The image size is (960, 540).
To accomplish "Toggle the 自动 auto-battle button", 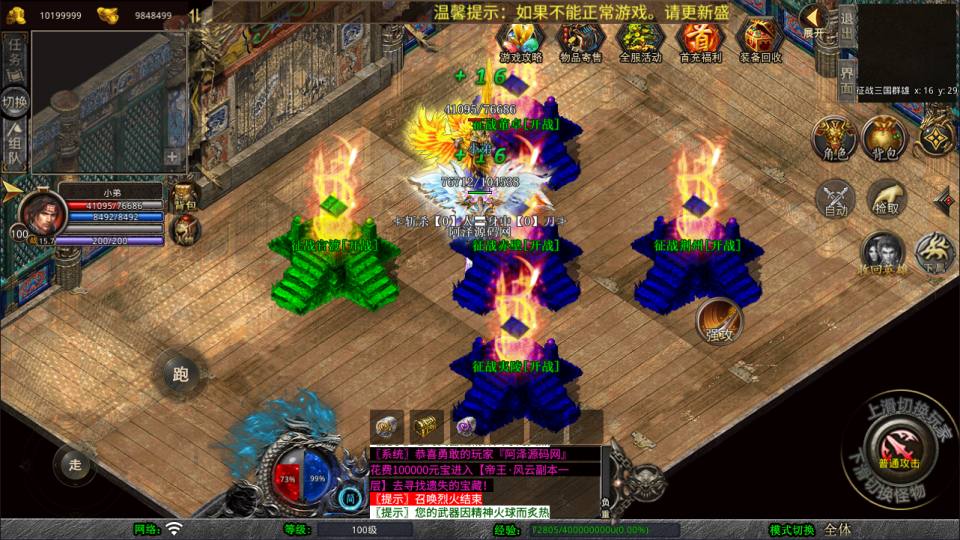I will [835, 198].
